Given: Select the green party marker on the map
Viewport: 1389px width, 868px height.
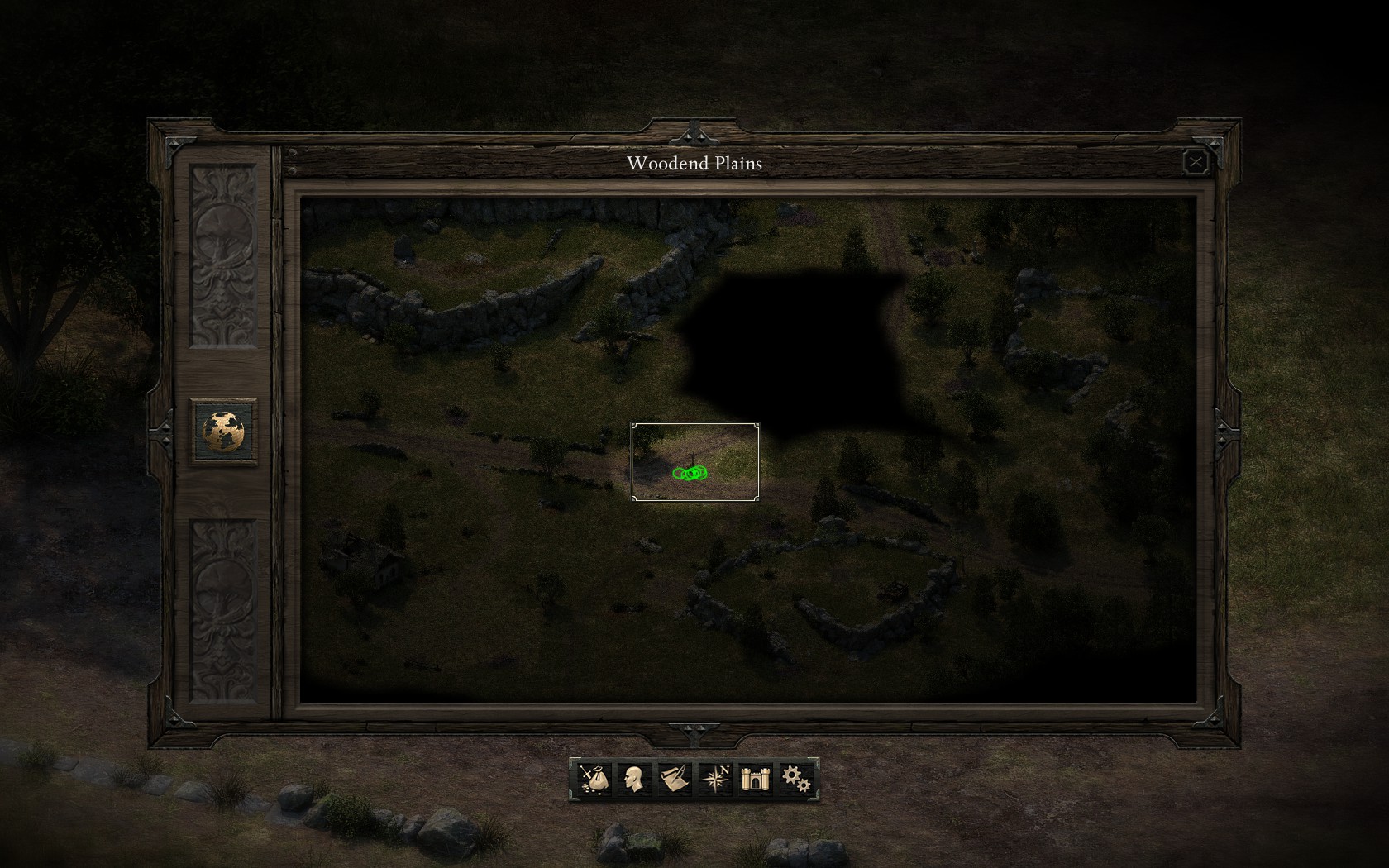Looking at the screenshot, I should 689,473.
